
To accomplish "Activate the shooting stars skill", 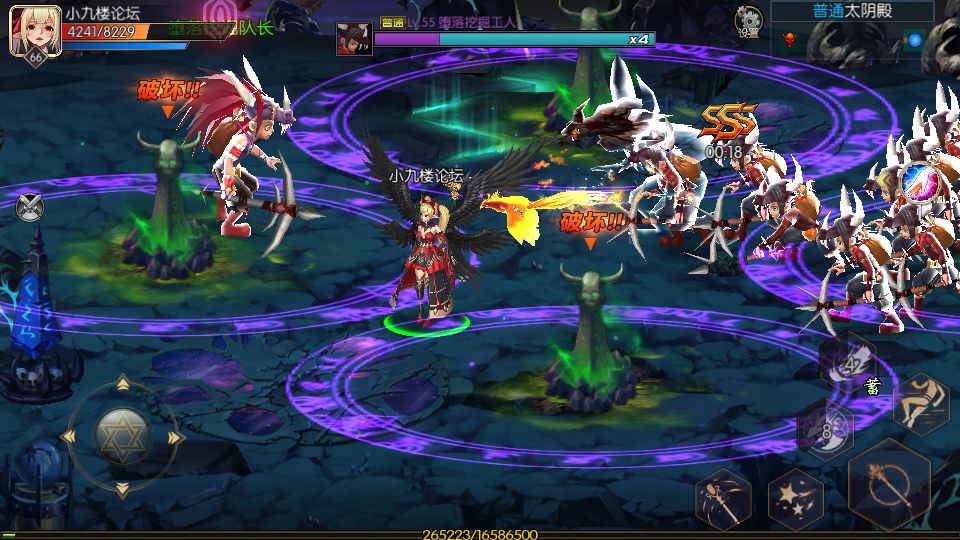I will [x=795, y=498].
